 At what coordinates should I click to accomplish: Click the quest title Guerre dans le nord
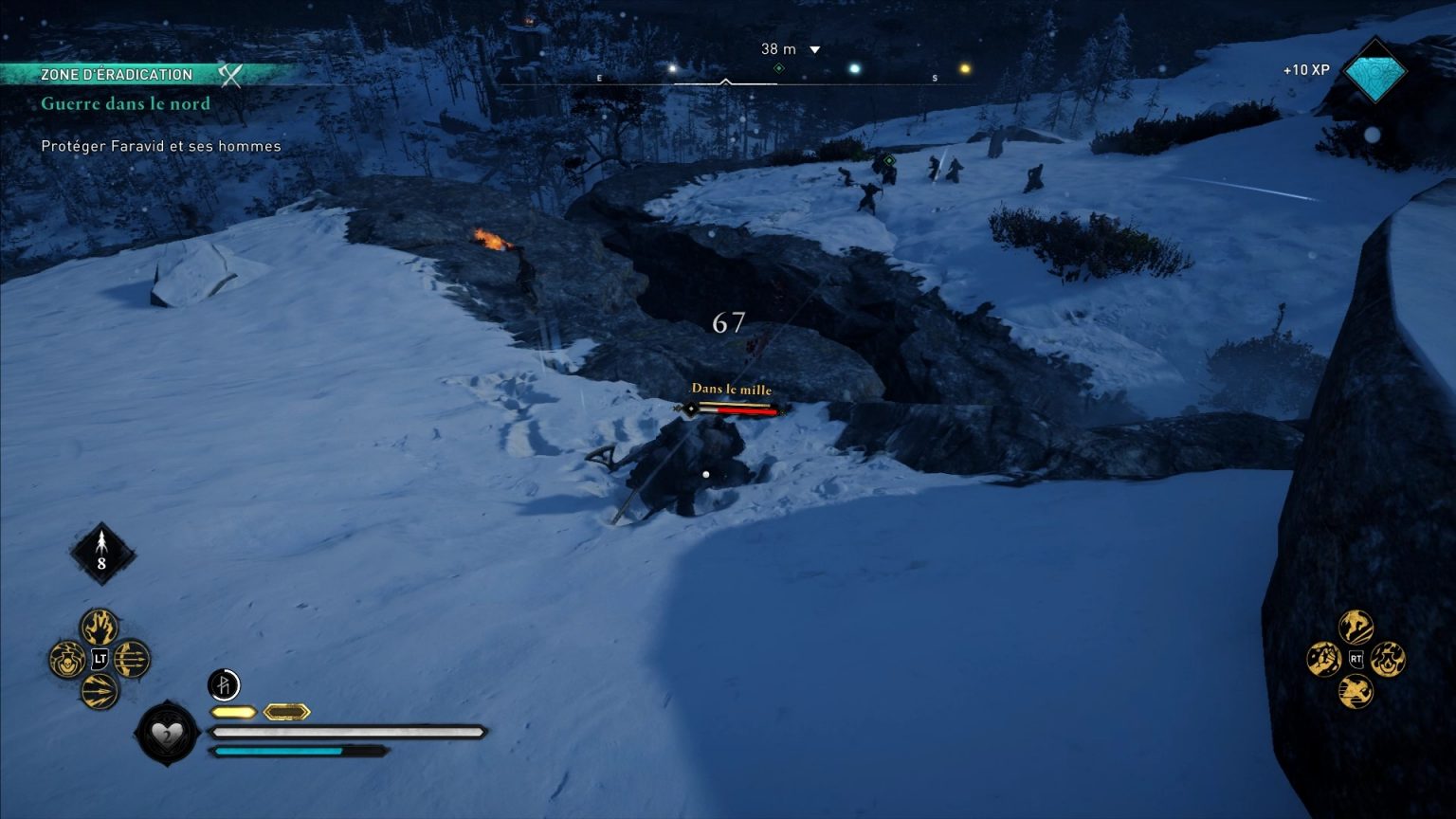[x=125, y=103]
